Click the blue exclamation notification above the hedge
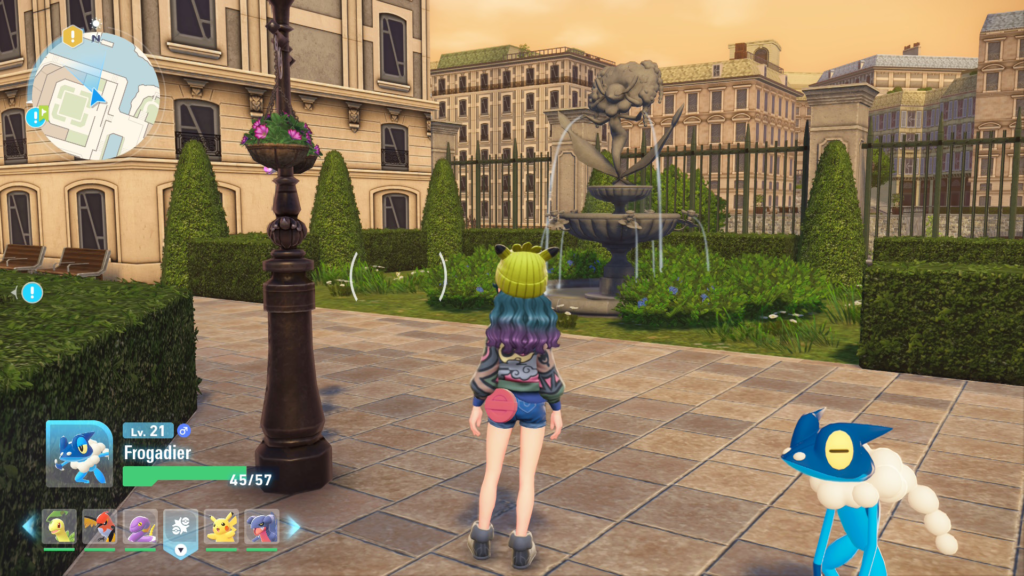The height and width of the screenshot is (576, 1024). pyautogui.click(x=32, y=292)
